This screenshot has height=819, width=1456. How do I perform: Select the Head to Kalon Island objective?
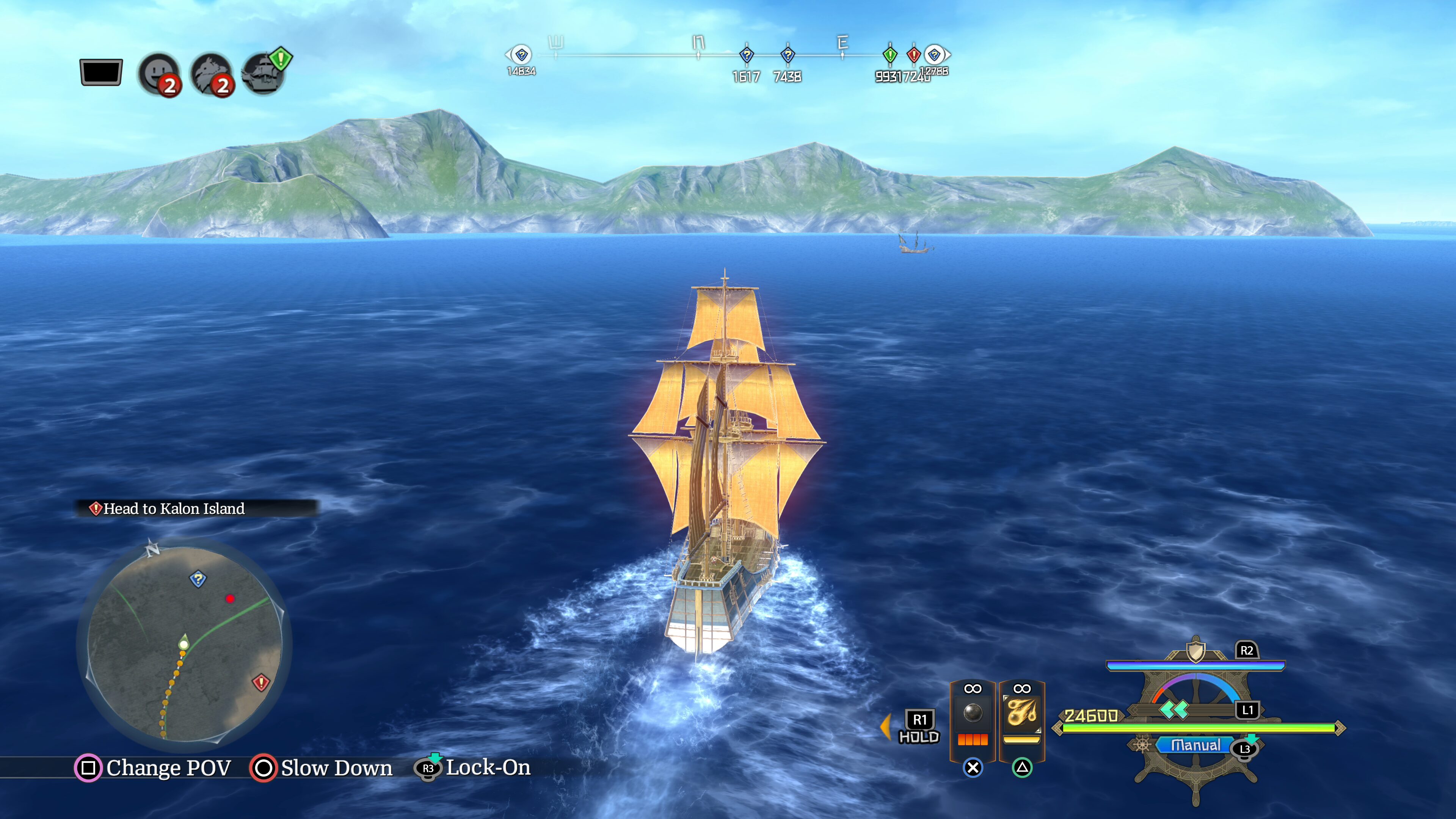pos(174,509)
